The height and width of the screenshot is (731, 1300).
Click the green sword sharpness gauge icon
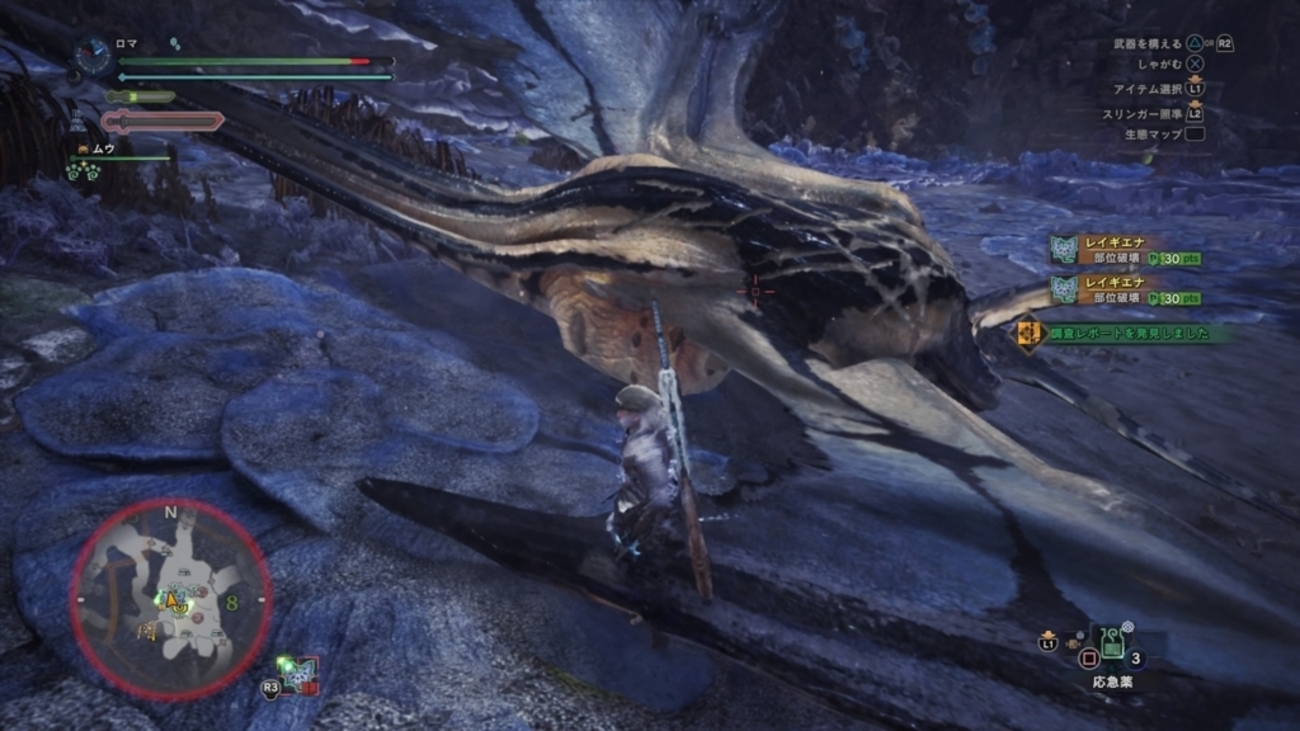tap(140, 96)
